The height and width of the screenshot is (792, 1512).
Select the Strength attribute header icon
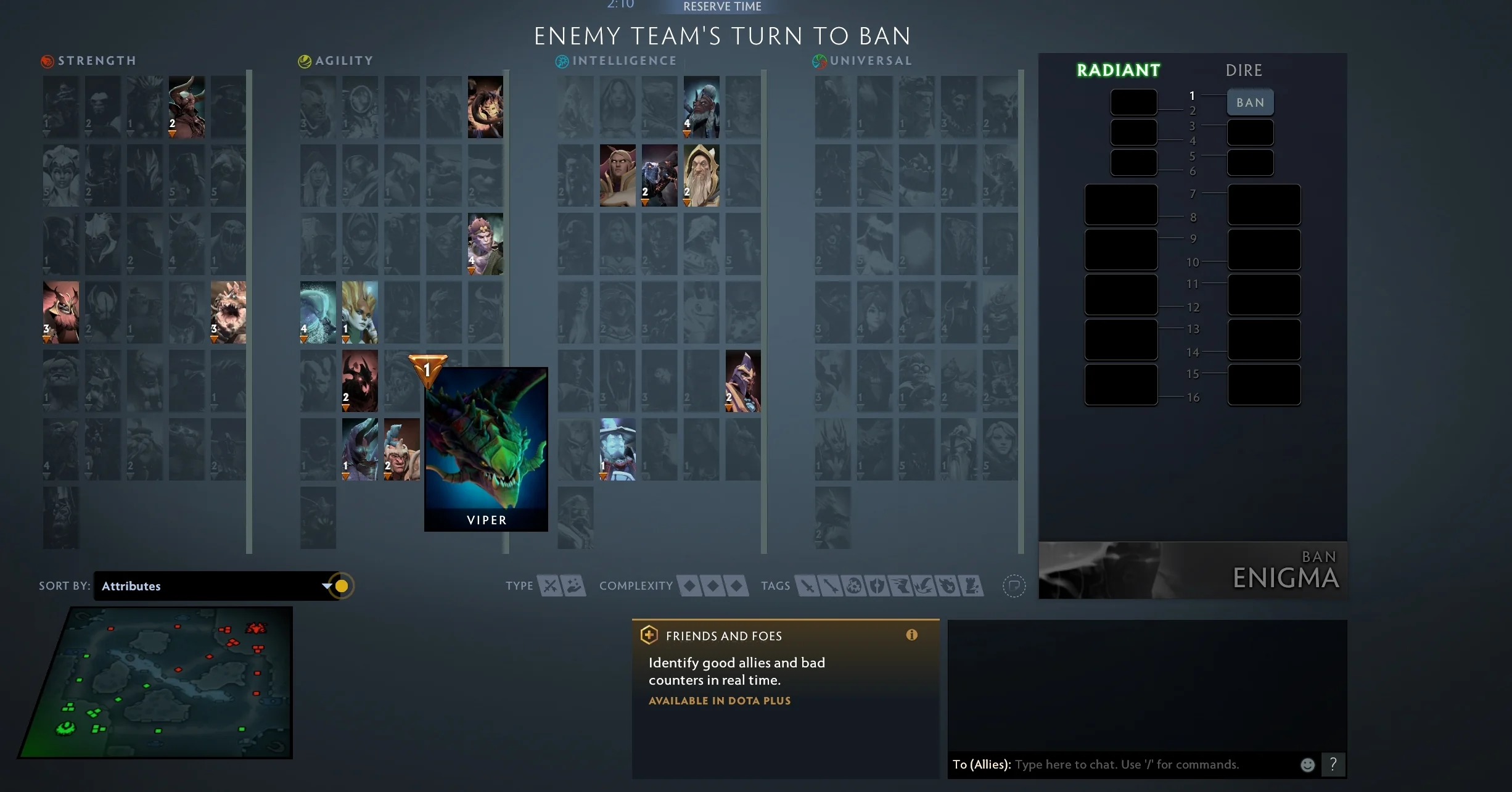point(46,60)
